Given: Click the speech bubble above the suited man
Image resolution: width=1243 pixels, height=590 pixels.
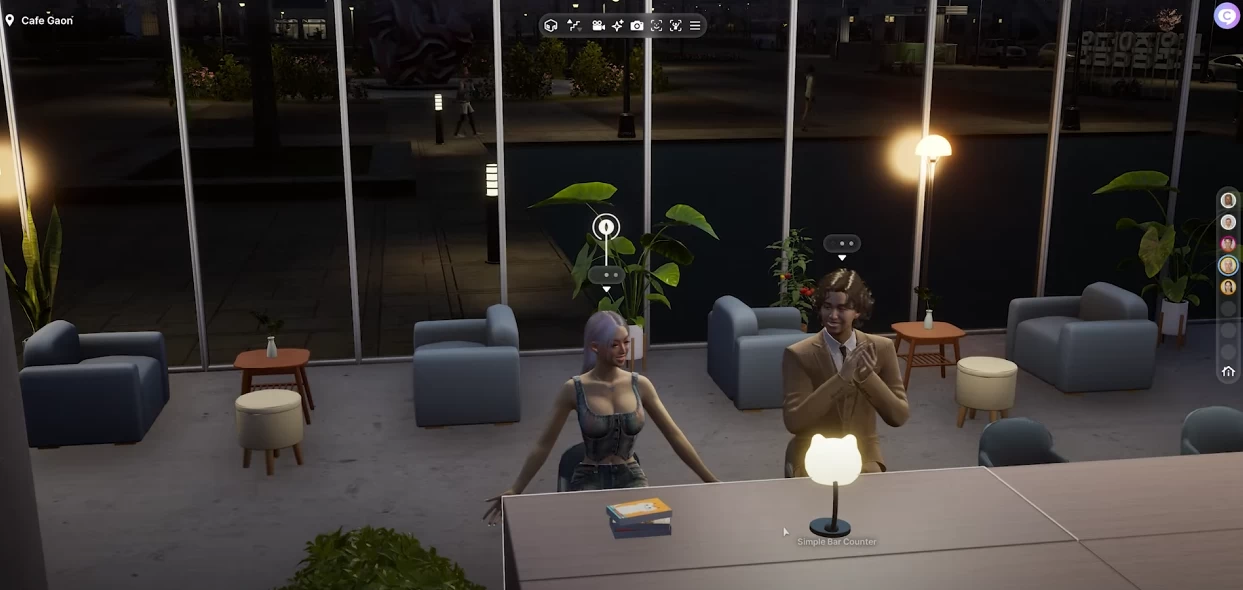Looking at the screenshot, I should tap(842, 243).
